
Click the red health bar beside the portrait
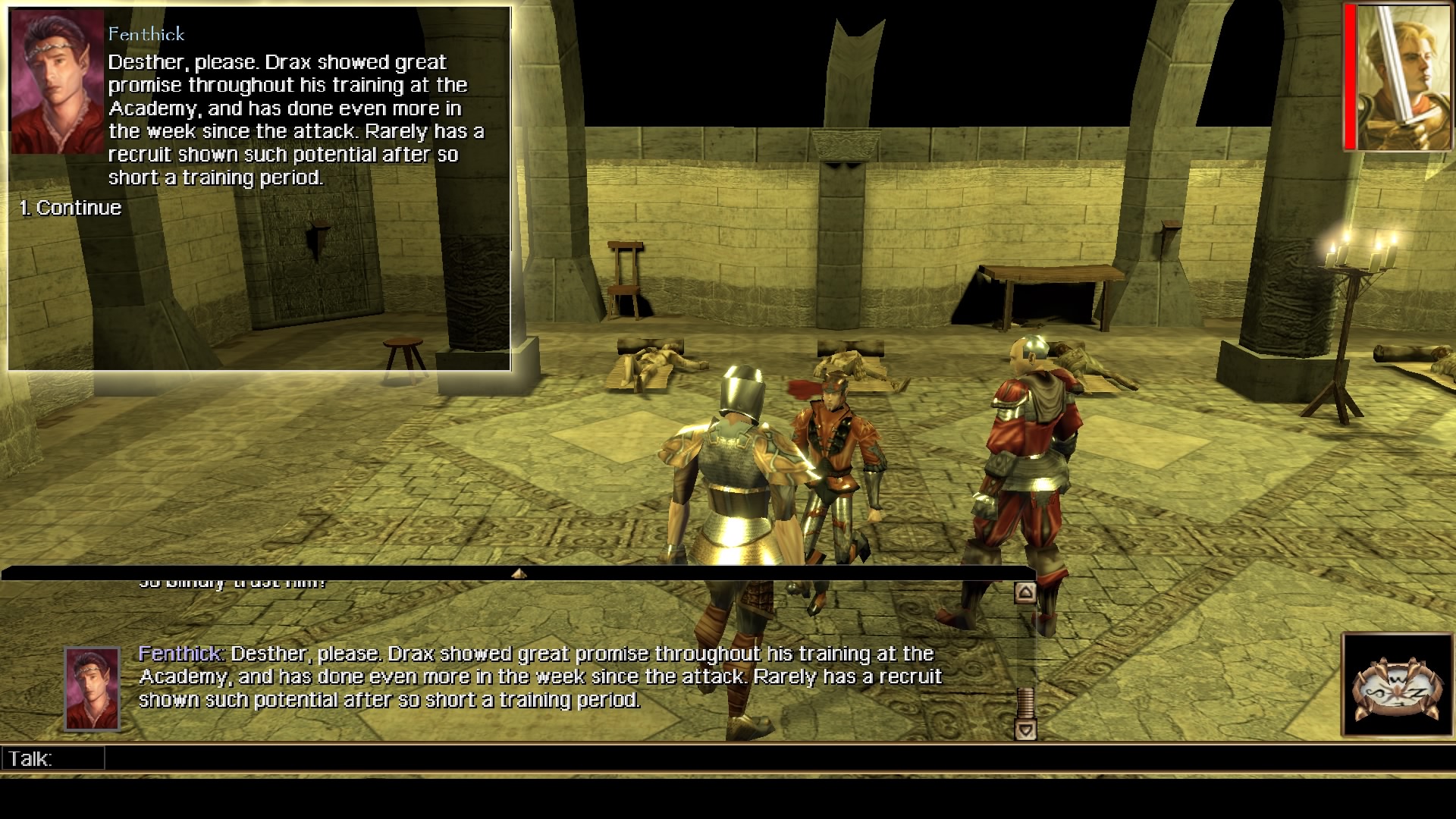click(x=1351, y=76)
